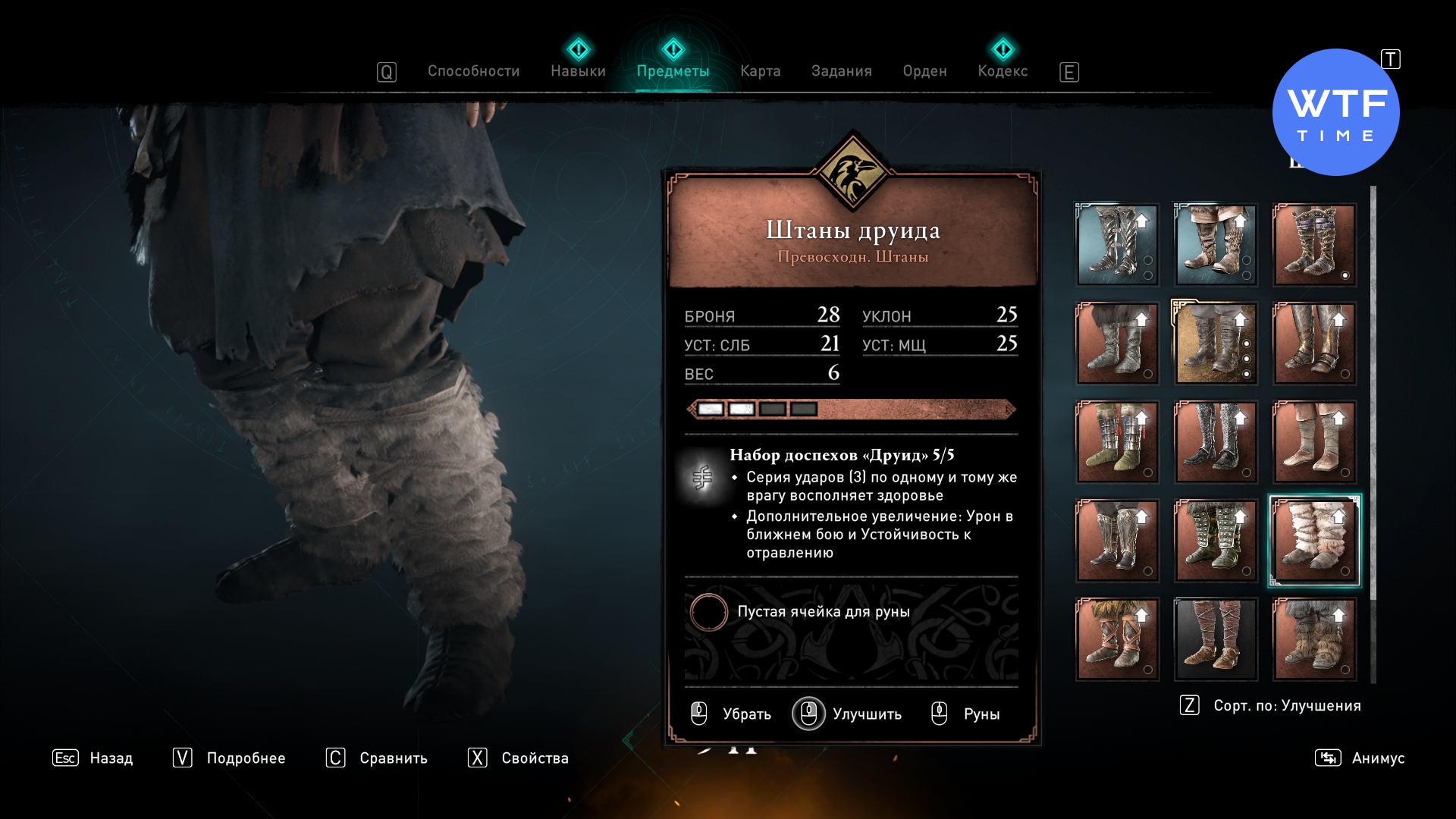
Task: Upgrade the pants with Улучшить
Action: pos(848,714)
